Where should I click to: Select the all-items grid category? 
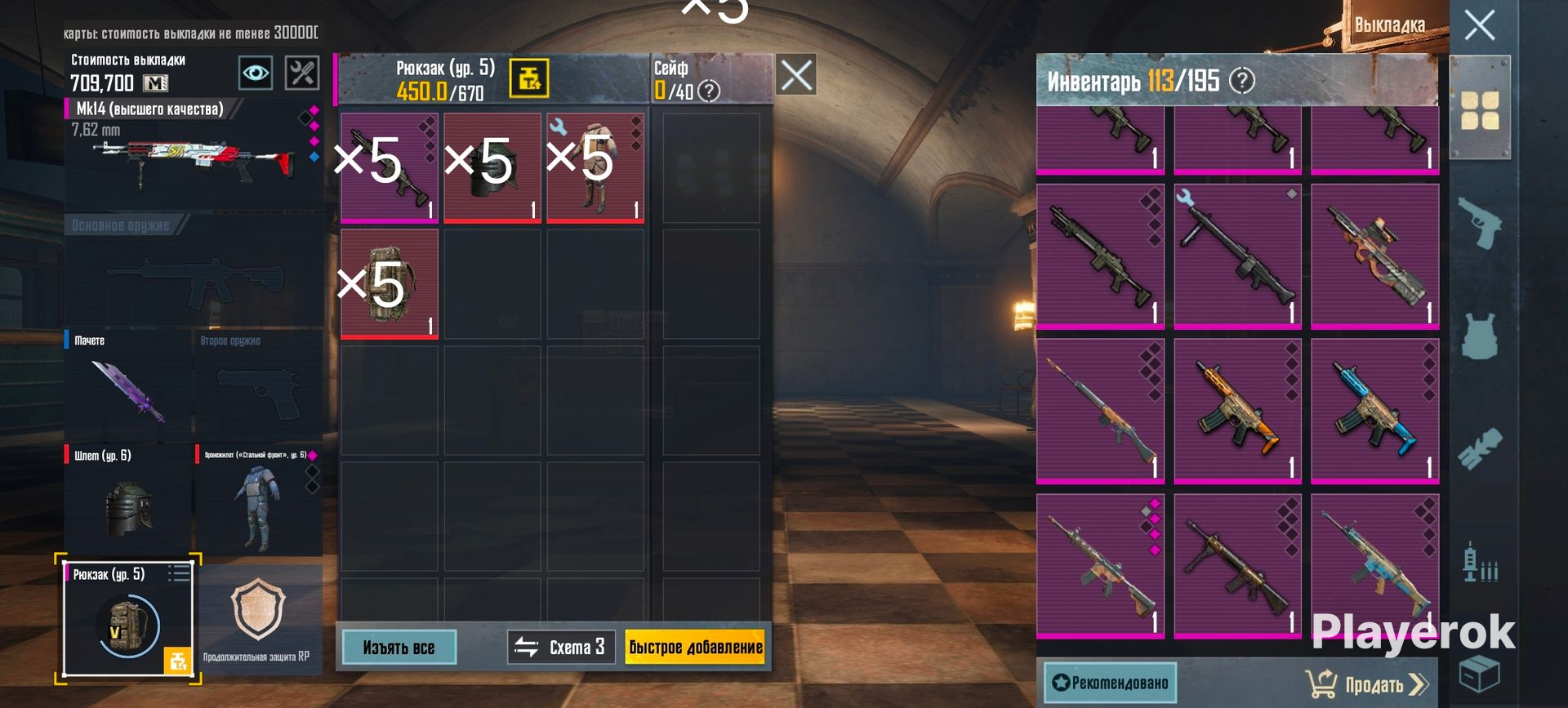pos(1479,111)
